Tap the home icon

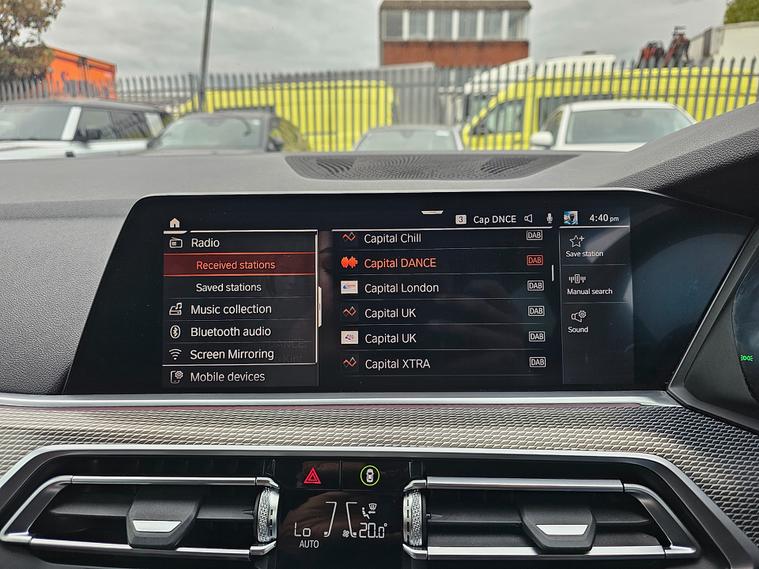click(175, 223)
